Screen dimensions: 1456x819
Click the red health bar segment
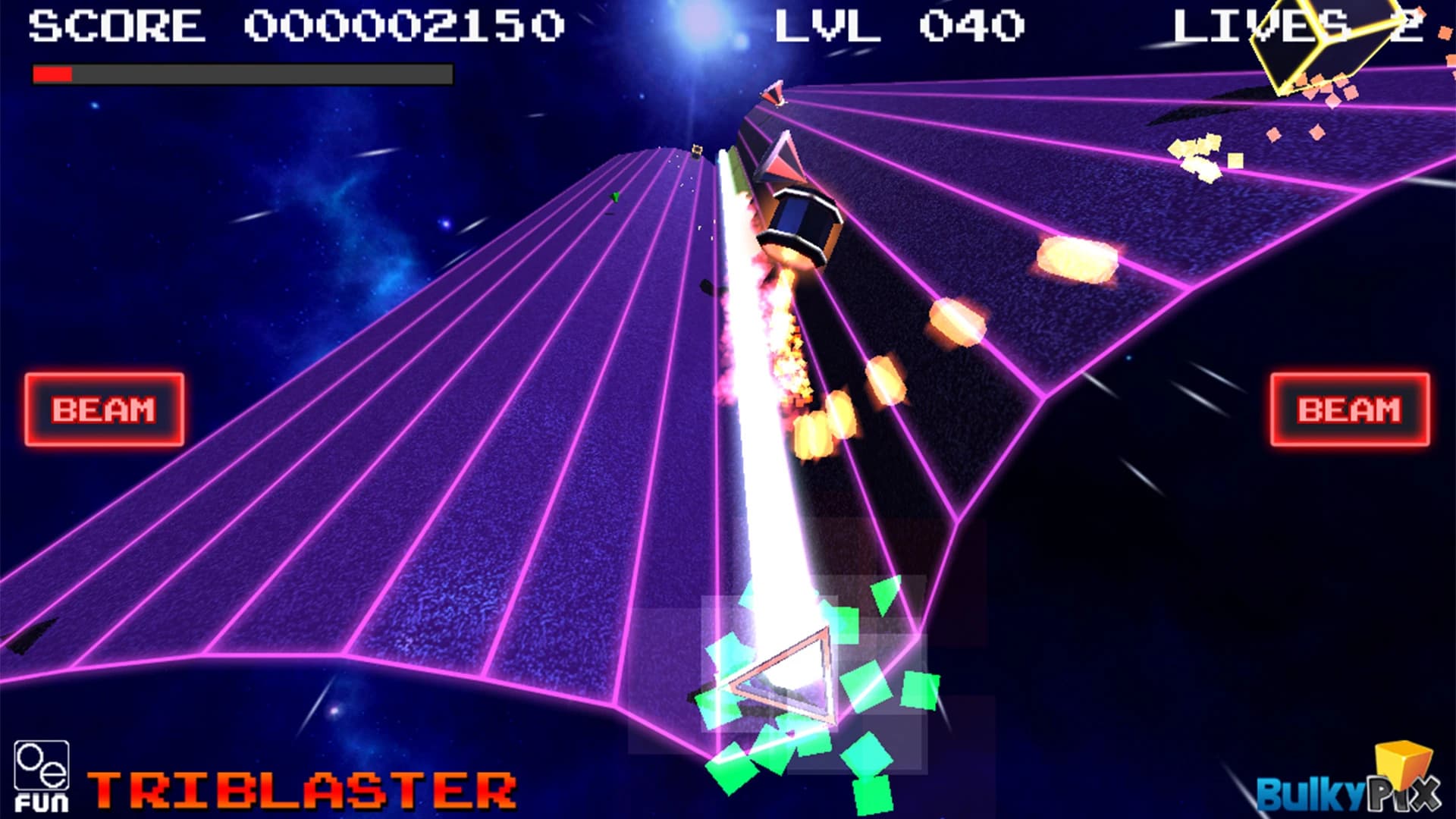tap(52, 74)
